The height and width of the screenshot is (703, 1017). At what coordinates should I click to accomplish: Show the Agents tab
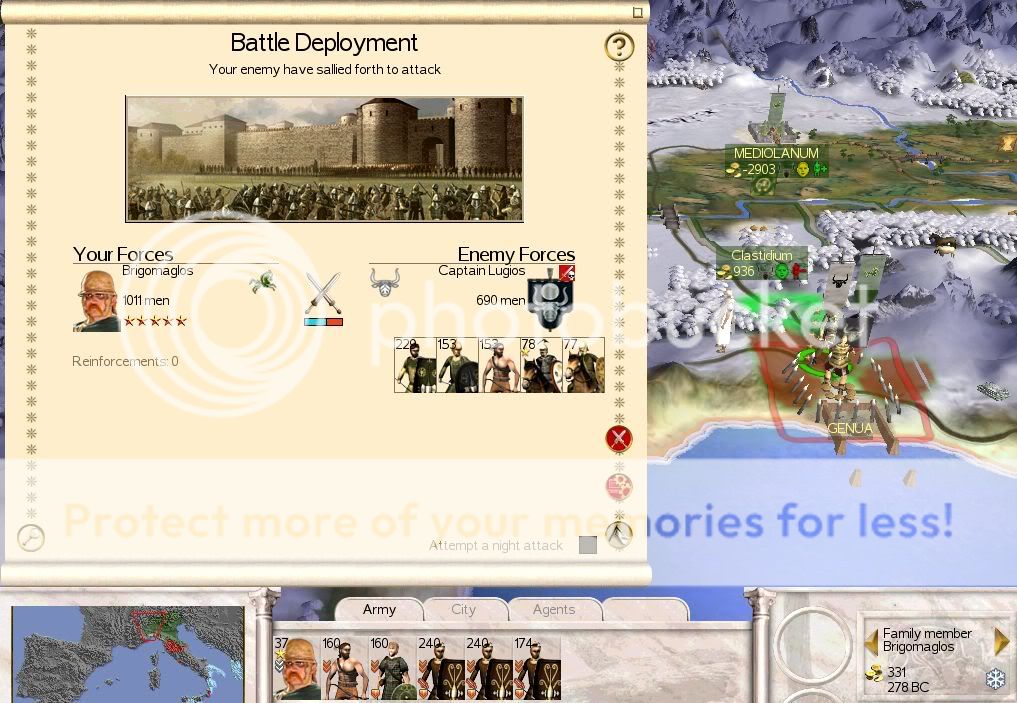pos(553,609)
